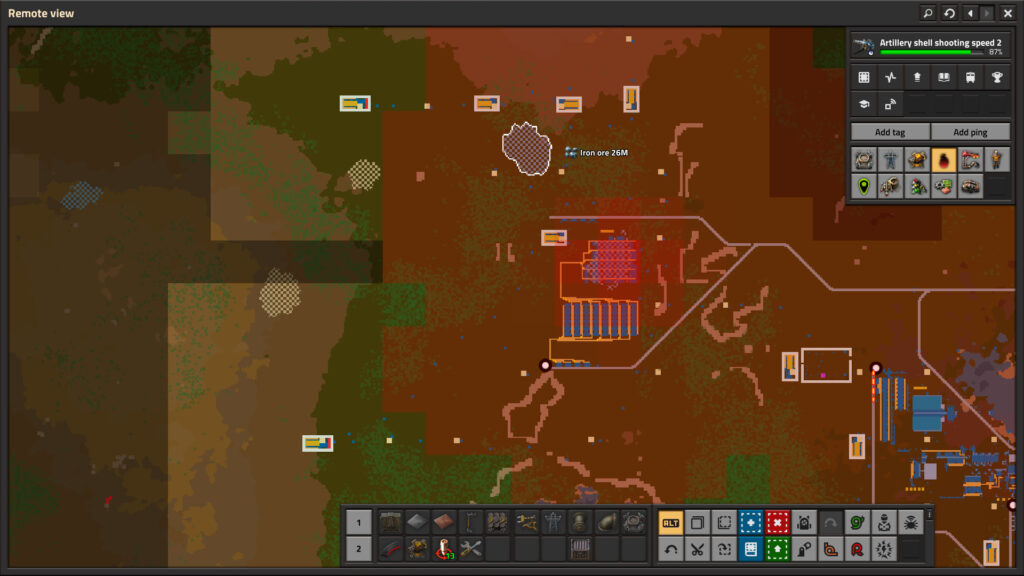Select the wrench and screwdriver hotbar slot
The width and height of the screenshot is (1024, 576).
click(471, 548)
